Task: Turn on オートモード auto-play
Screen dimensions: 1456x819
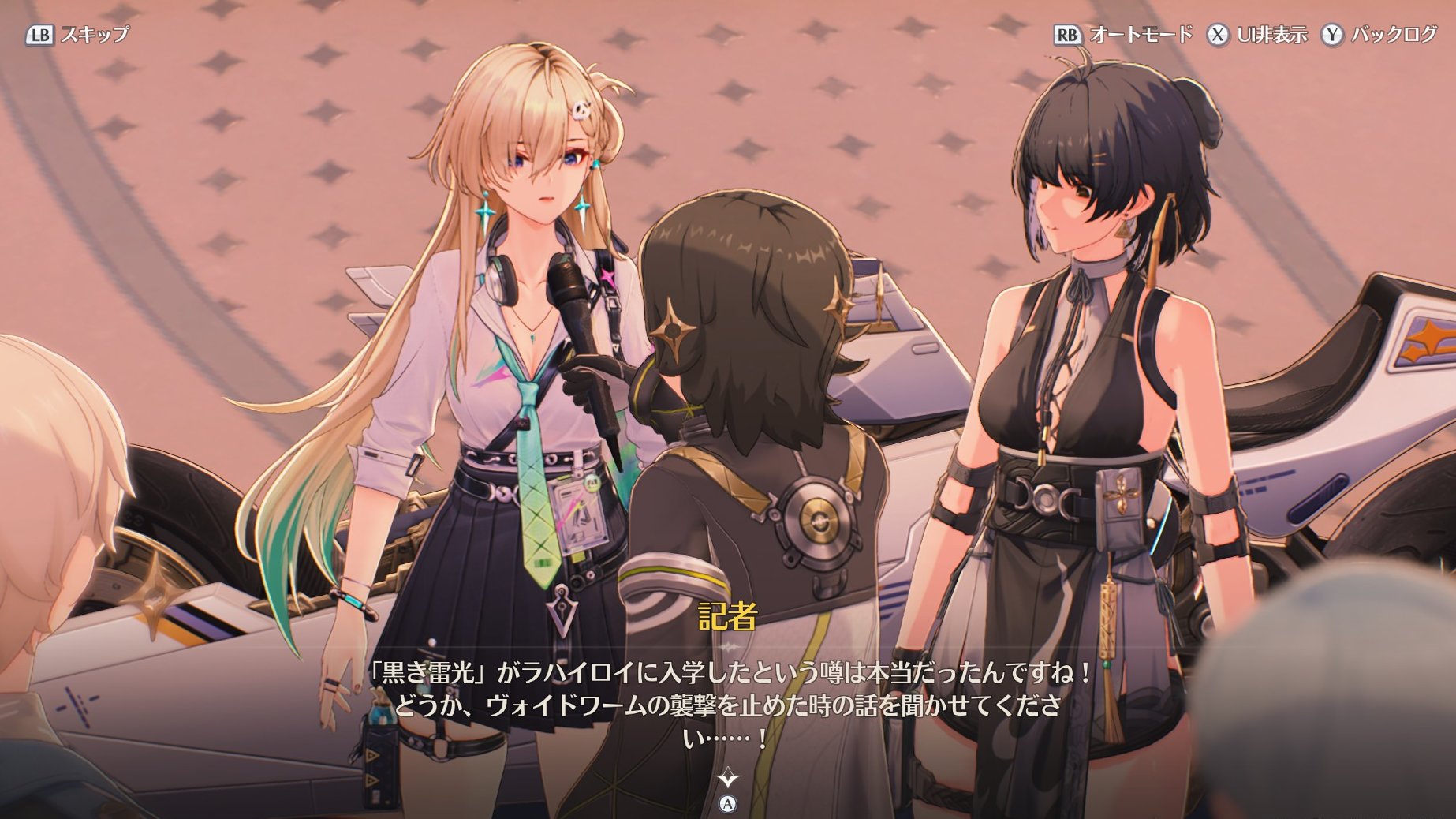Action: click(1123, 35)
